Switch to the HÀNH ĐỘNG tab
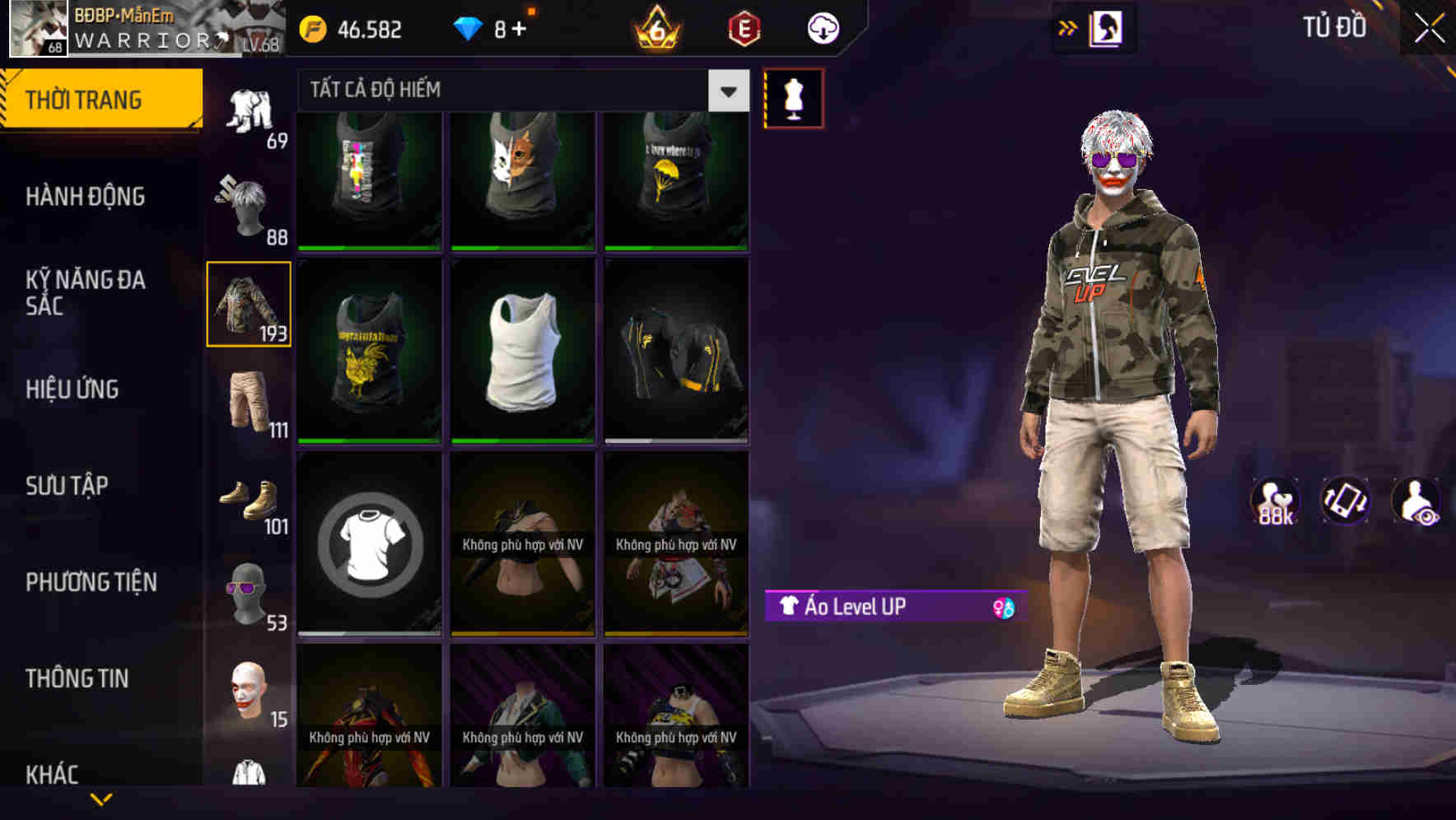The height and width of the screenshot is (820, 1456). (87, 198)
